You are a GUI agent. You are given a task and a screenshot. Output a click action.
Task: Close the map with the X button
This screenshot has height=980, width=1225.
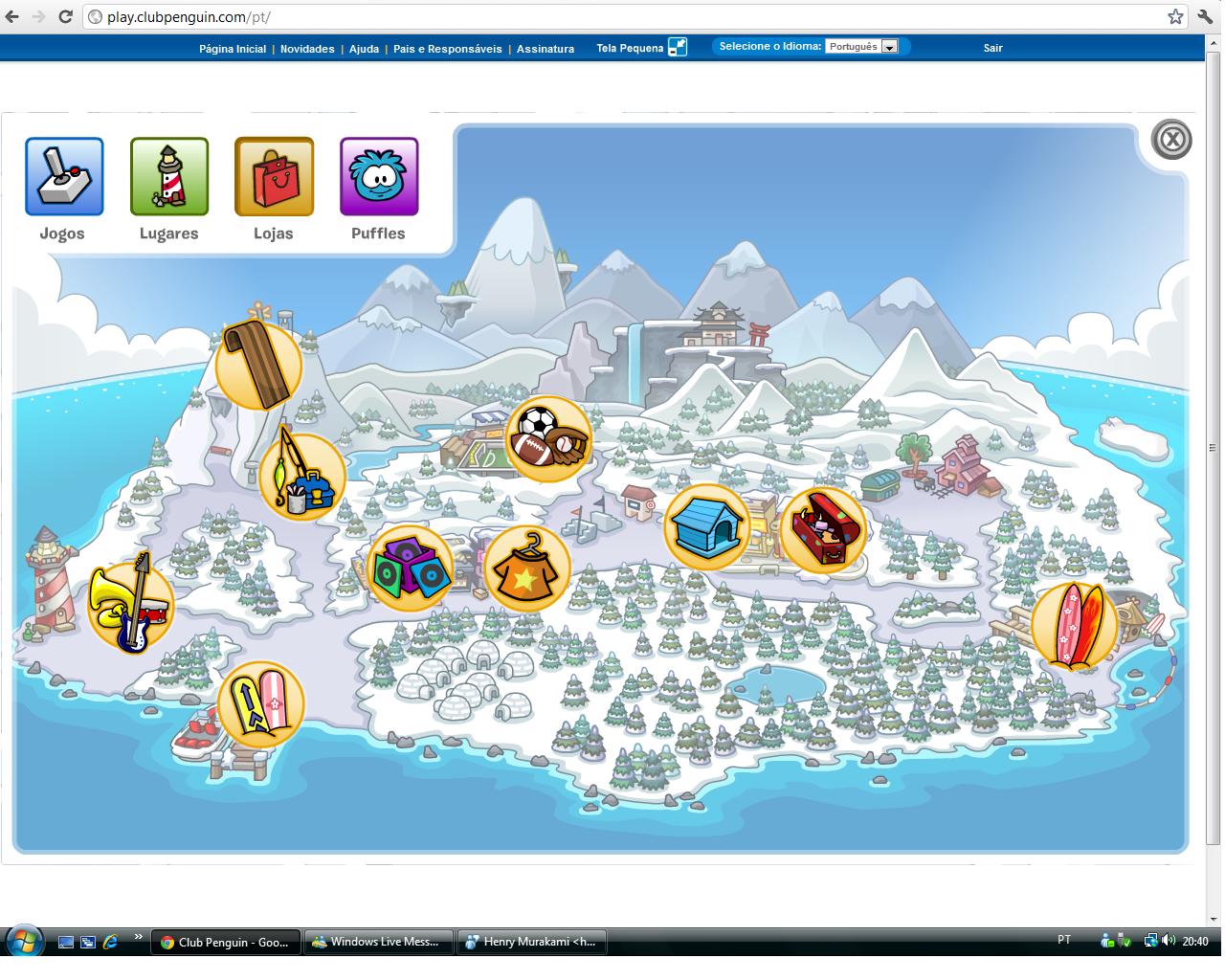[1169, 140]
